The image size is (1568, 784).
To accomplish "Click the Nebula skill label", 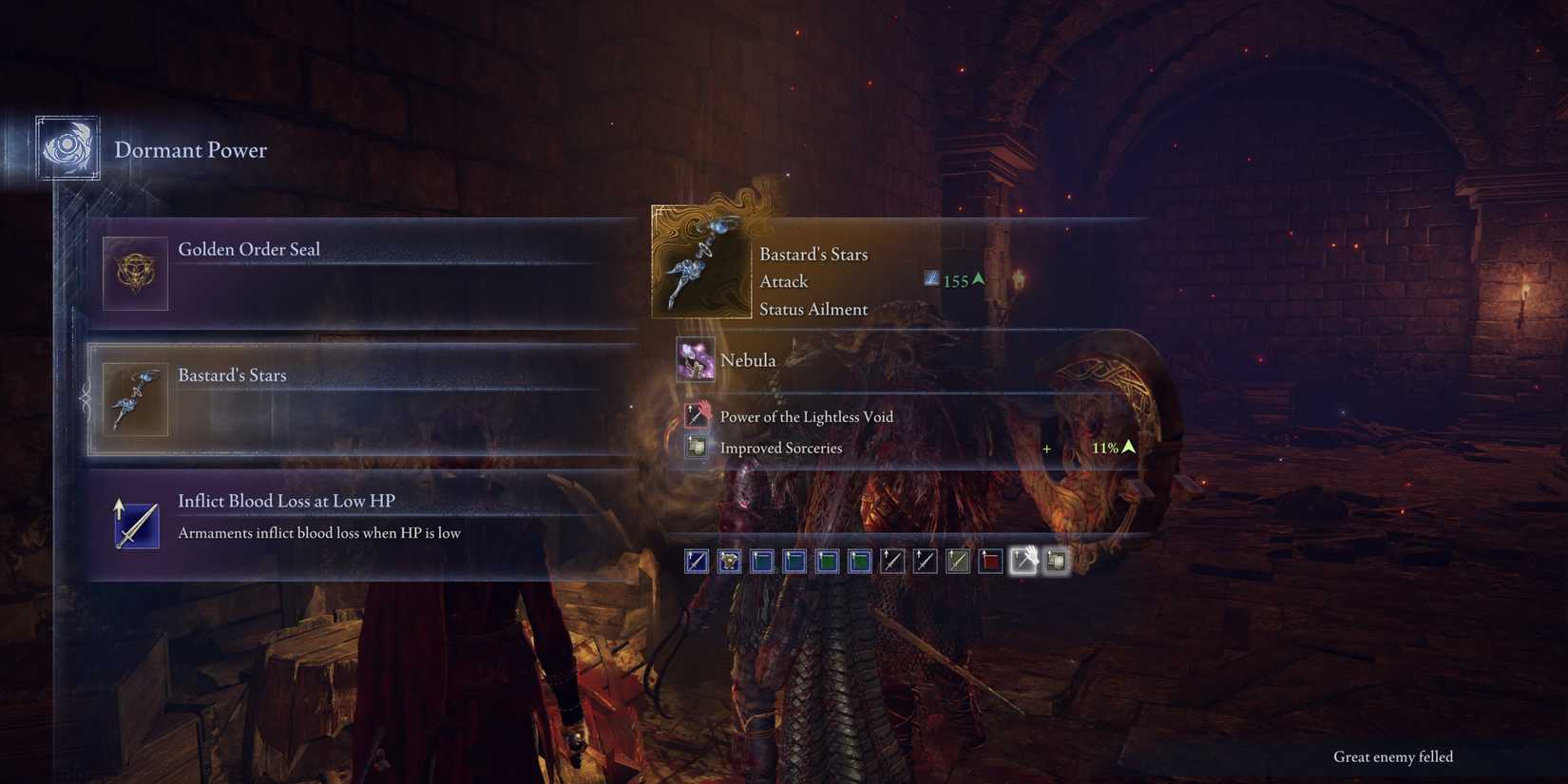I will pos(749,360).
